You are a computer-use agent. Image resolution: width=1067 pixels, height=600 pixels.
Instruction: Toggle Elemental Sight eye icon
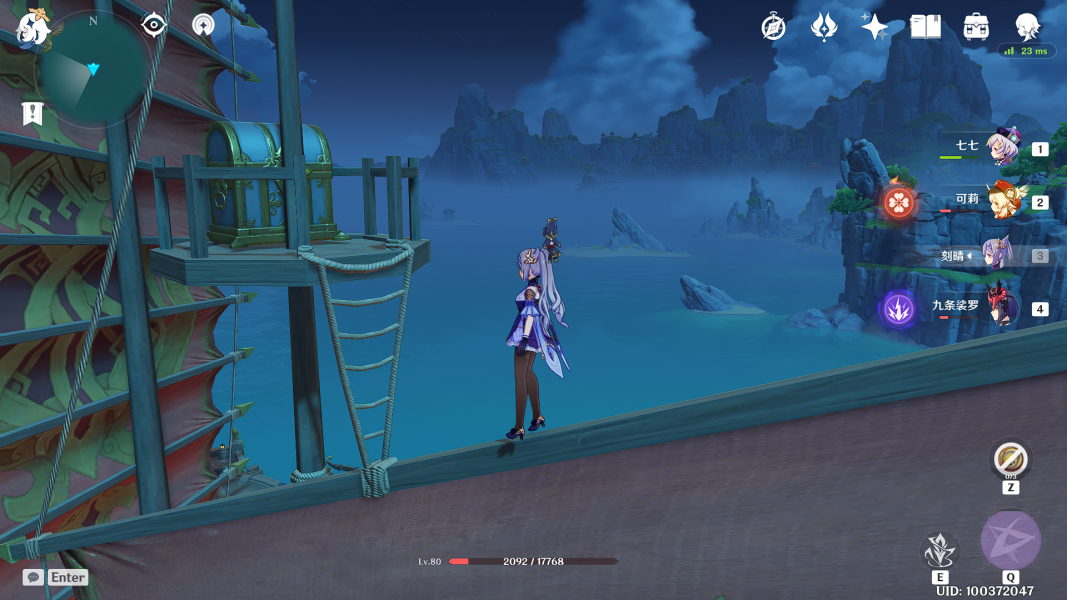pos(154,25)
